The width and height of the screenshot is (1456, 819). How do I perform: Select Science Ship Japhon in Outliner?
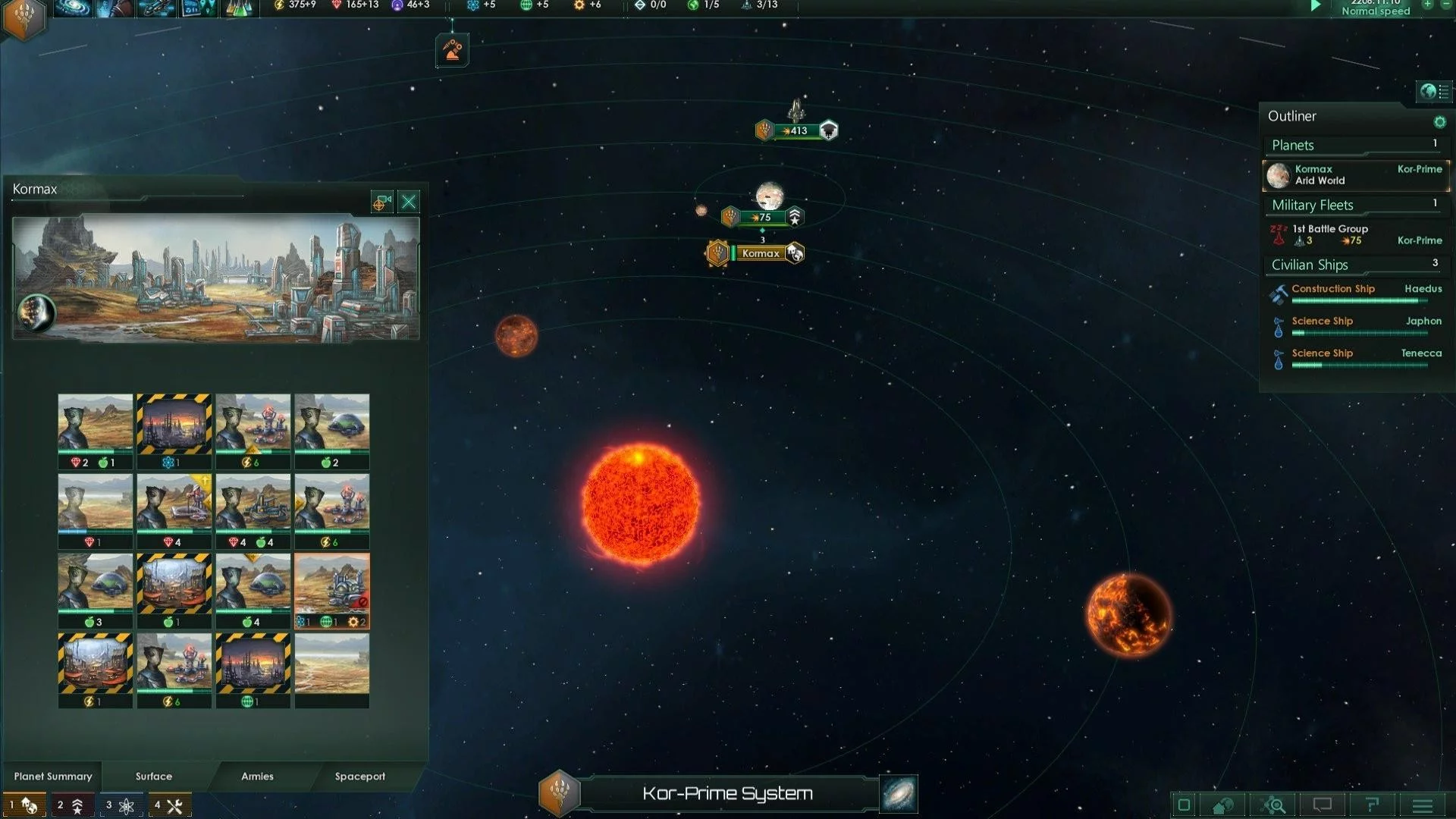tap(1355, 325)
